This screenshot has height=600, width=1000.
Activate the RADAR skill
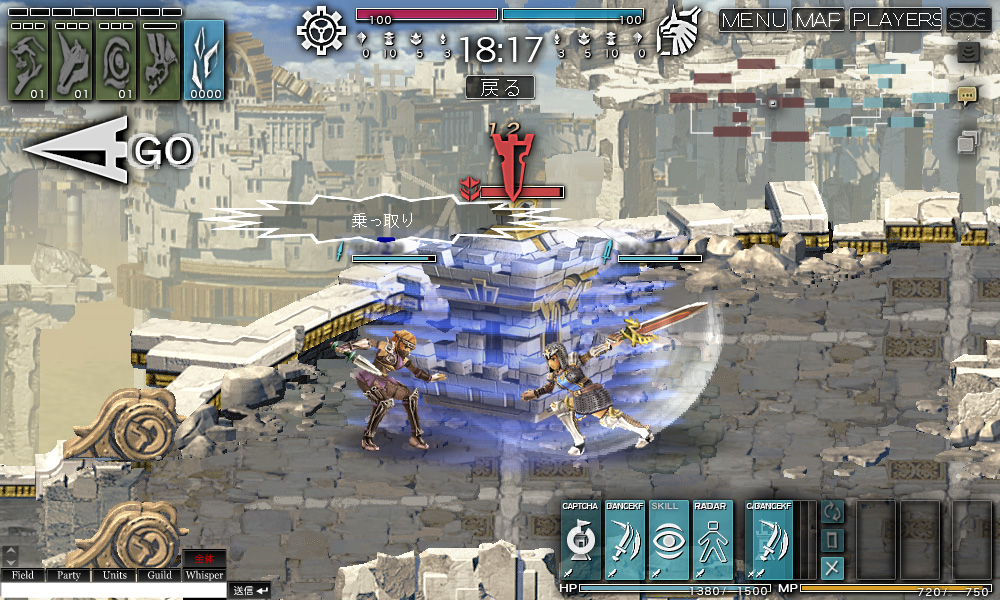click(713, 540)
